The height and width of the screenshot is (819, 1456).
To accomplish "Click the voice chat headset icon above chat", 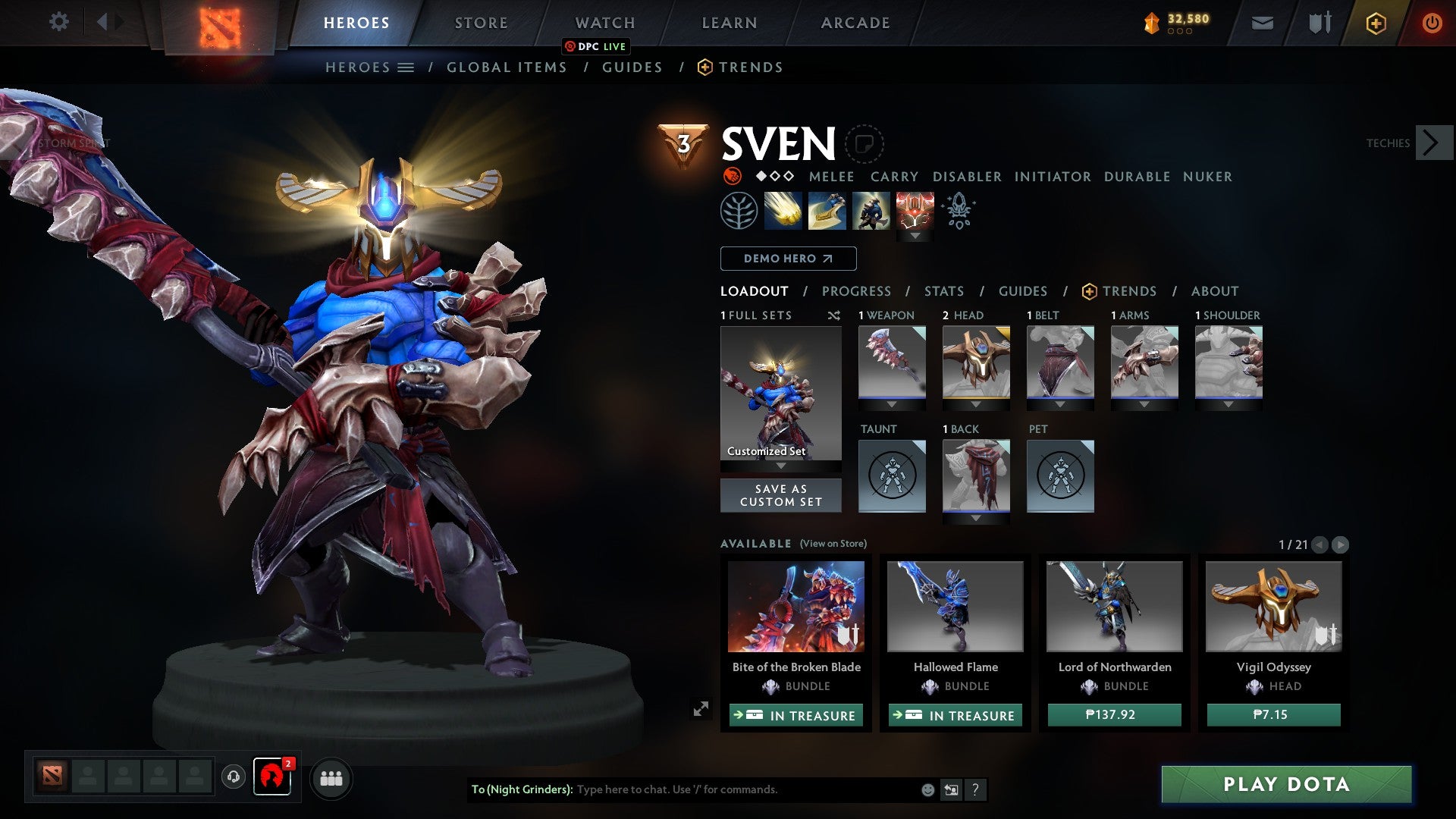I will coord(234,777).
